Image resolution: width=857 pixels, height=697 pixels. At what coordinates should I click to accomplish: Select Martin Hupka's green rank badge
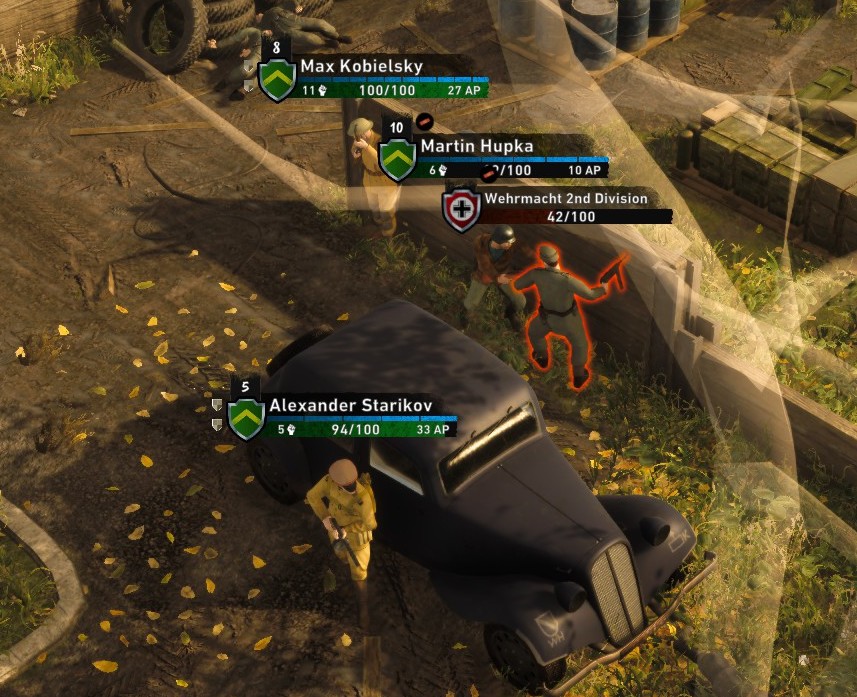click(397, 160)
